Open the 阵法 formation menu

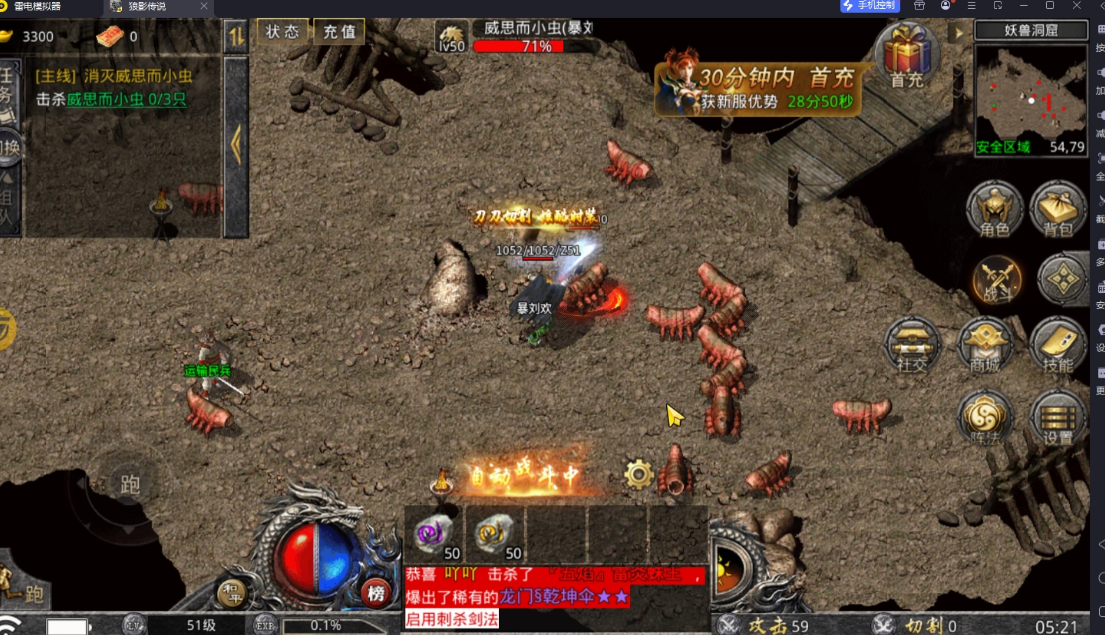pyautogui.click(x=986, y=418)
